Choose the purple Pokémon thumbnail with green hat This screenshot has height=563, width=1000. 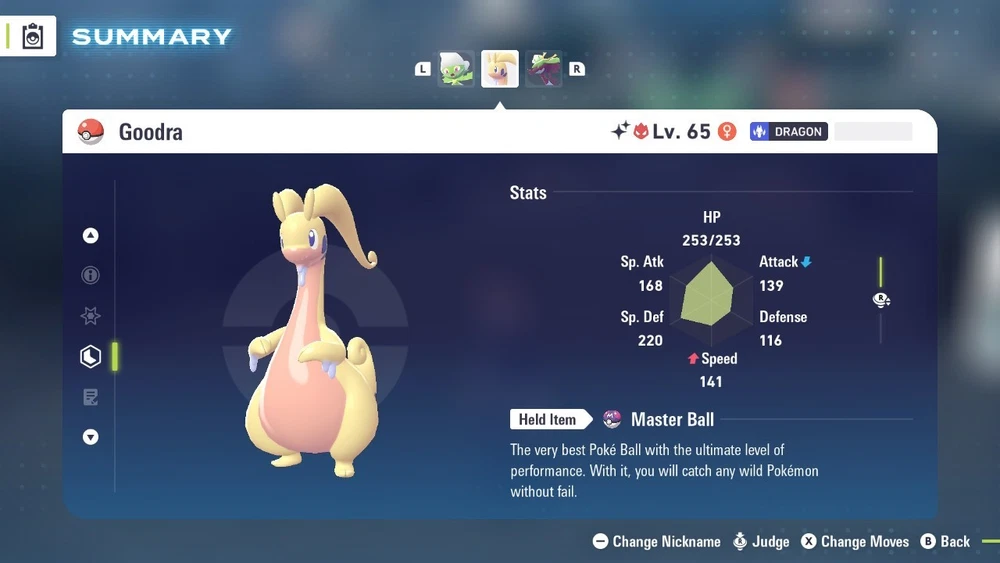tap(544, 69)
